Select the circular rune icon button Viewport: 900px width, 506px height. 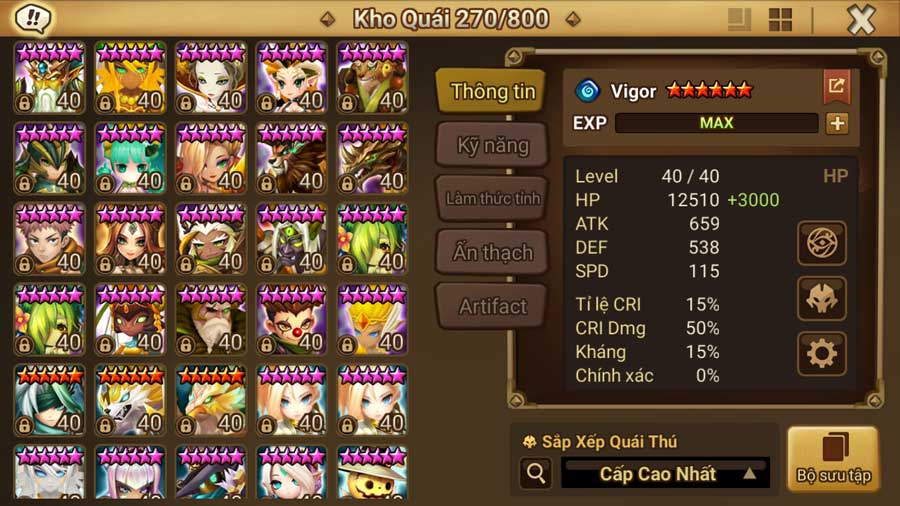tap(822, 243)
